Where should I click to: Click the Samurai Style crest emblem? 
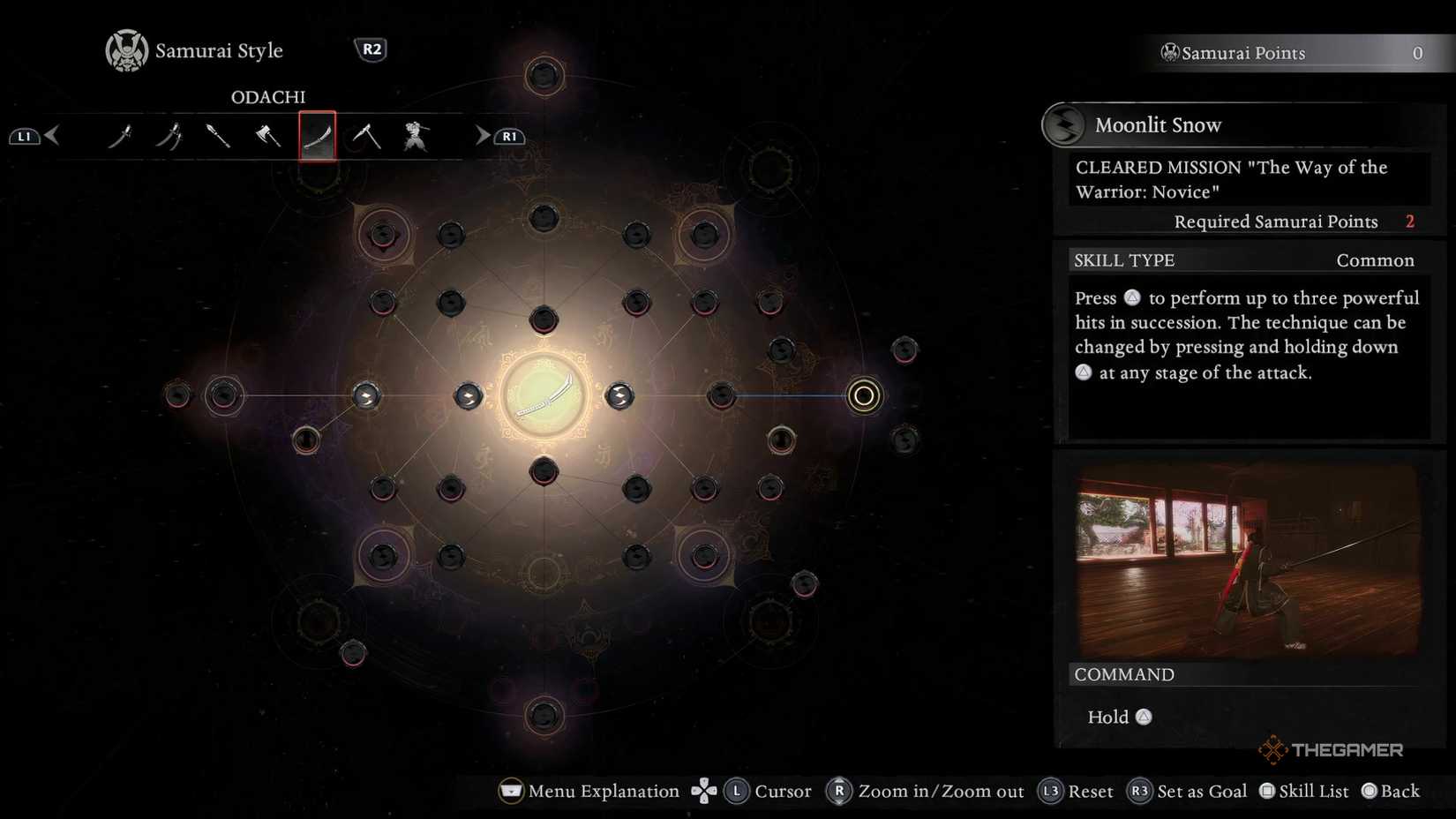(126, 49)
